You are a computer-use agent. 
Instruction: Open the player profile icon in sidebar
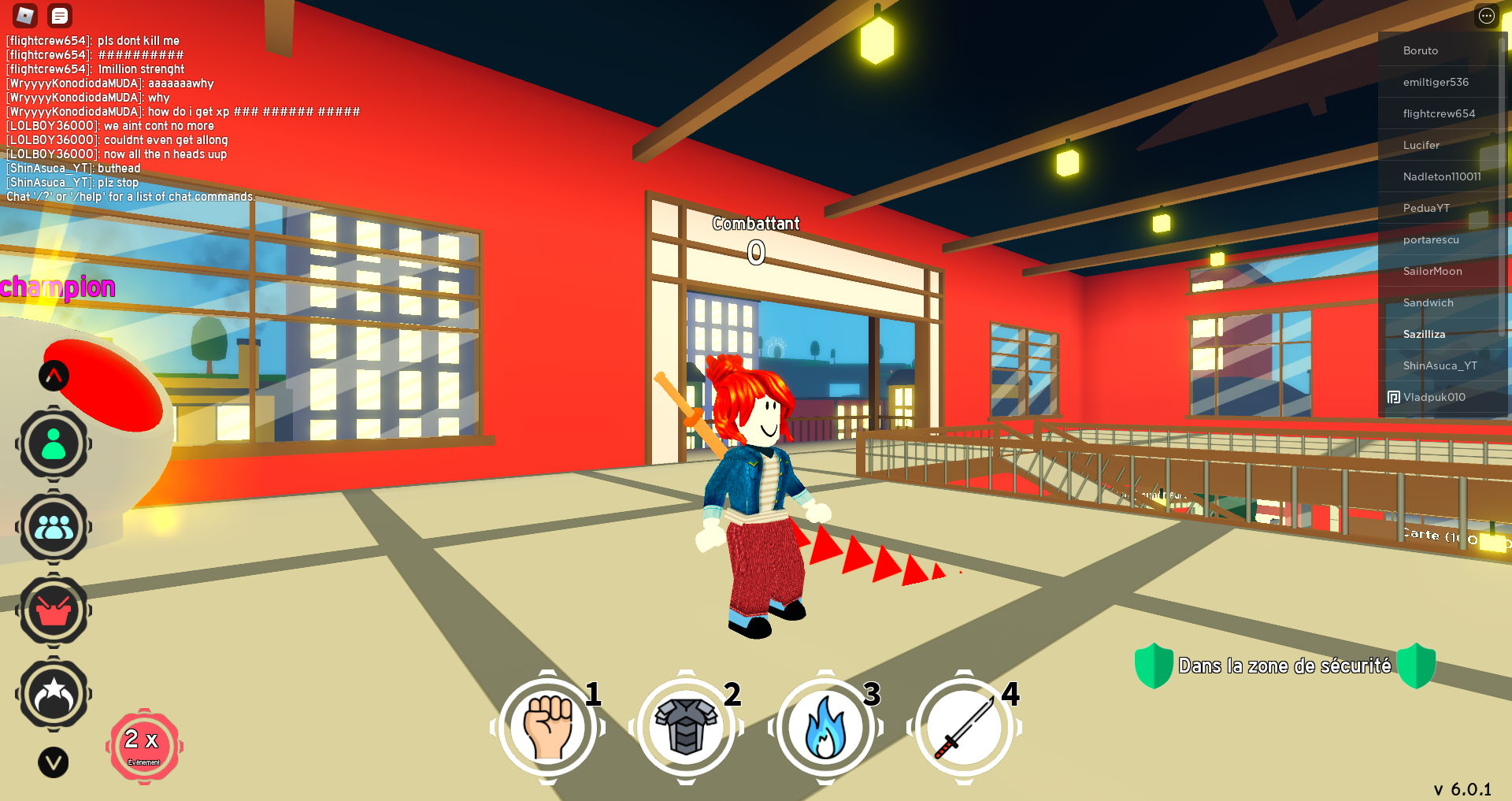click(x=54, y=443)
